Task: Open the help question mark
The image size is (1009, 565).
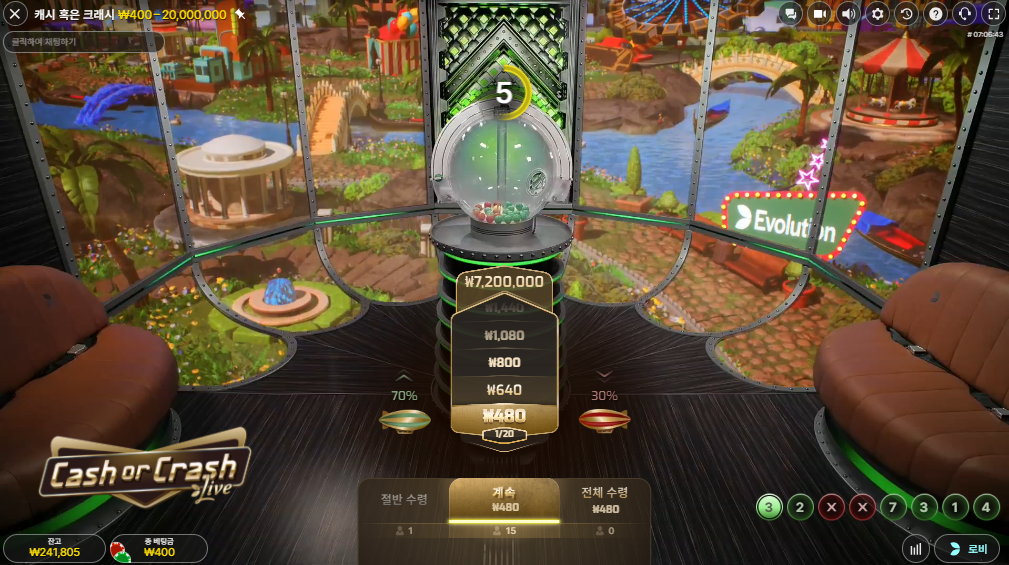Action: (x=935, y=14)
